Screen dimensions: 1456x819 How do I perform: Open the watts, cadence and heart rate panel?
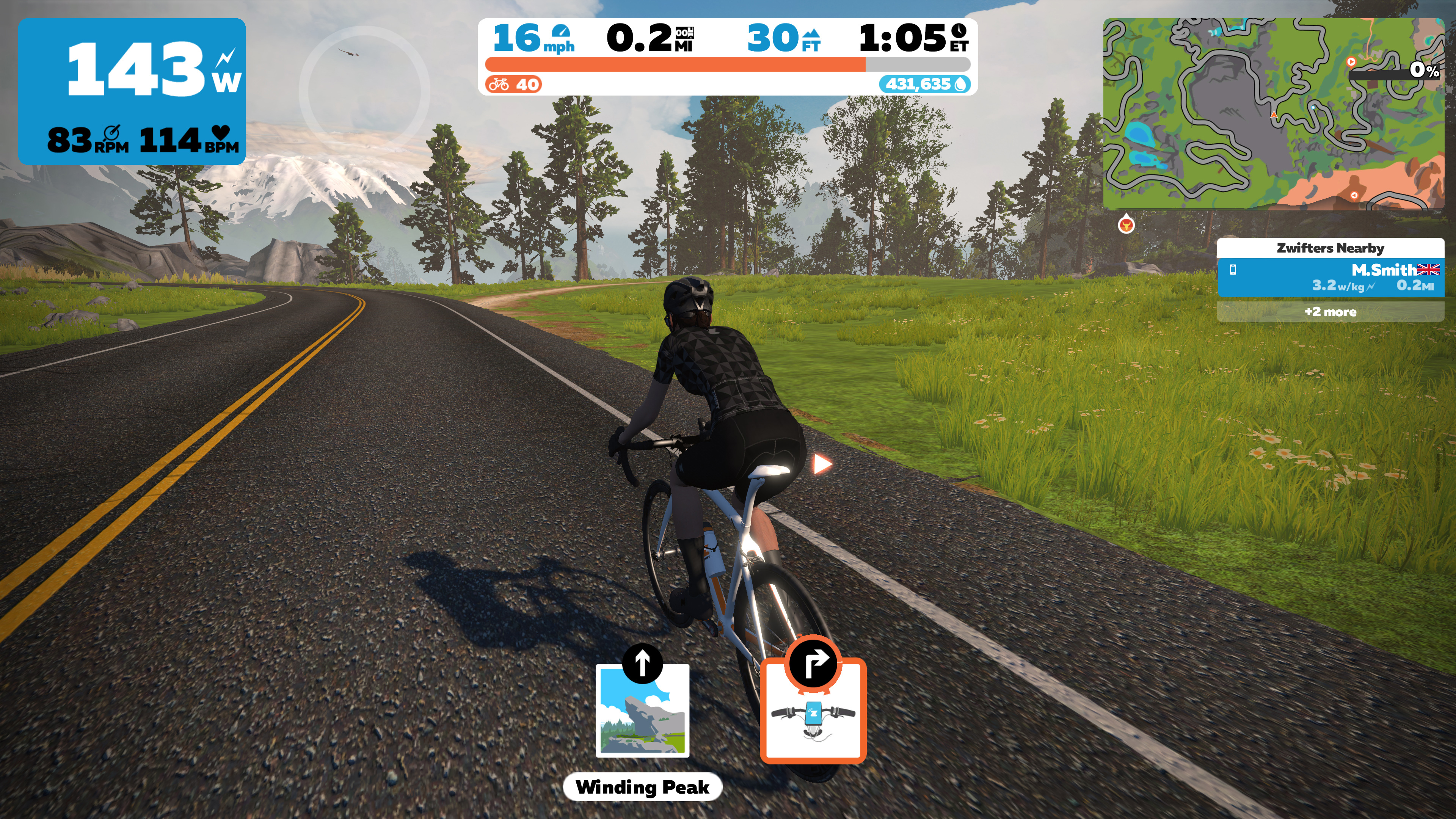point(132,91)
